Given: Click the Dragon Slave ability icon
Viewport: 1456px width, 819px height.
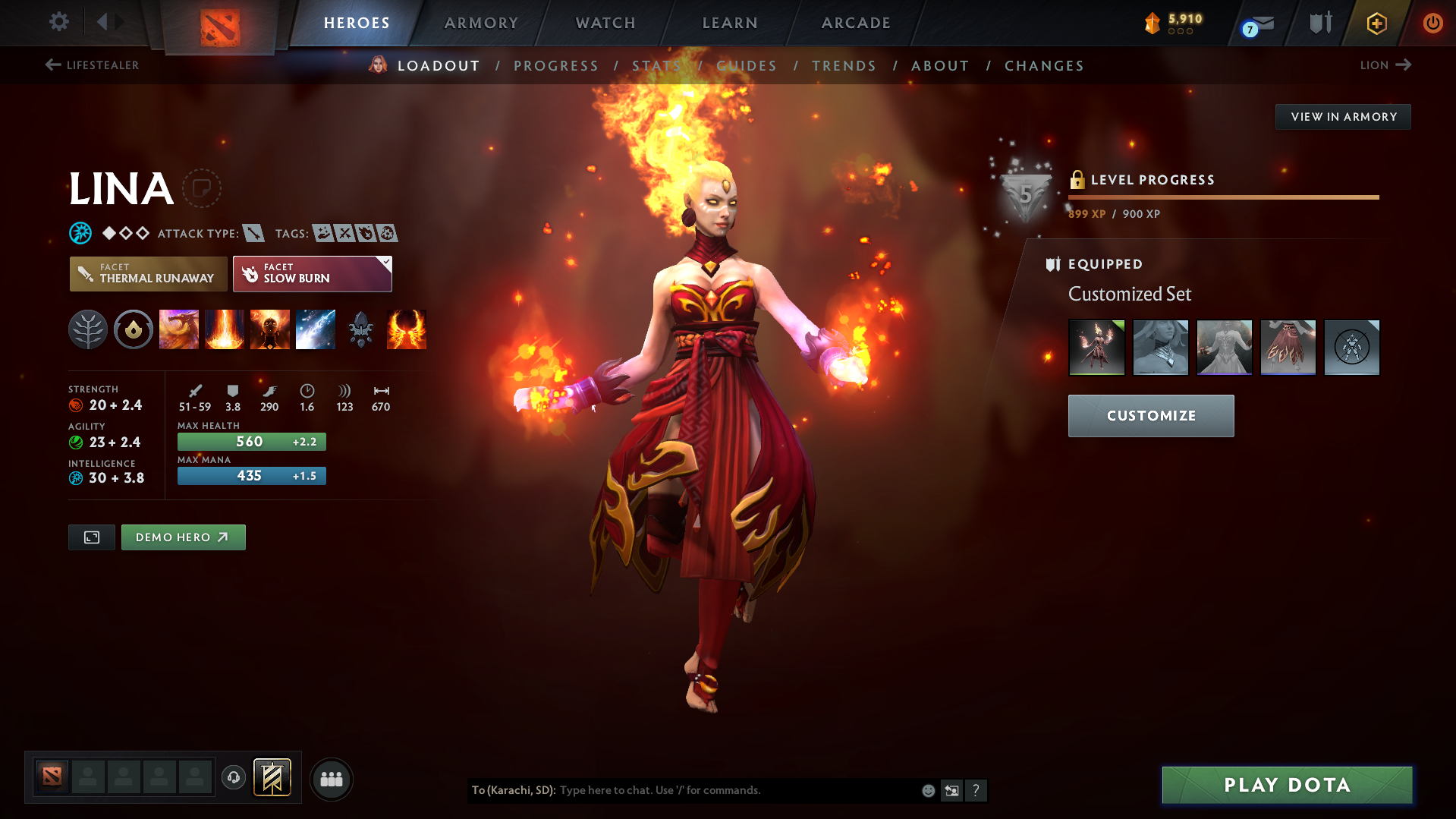Looking at the screenshot, I should [179, 329].
